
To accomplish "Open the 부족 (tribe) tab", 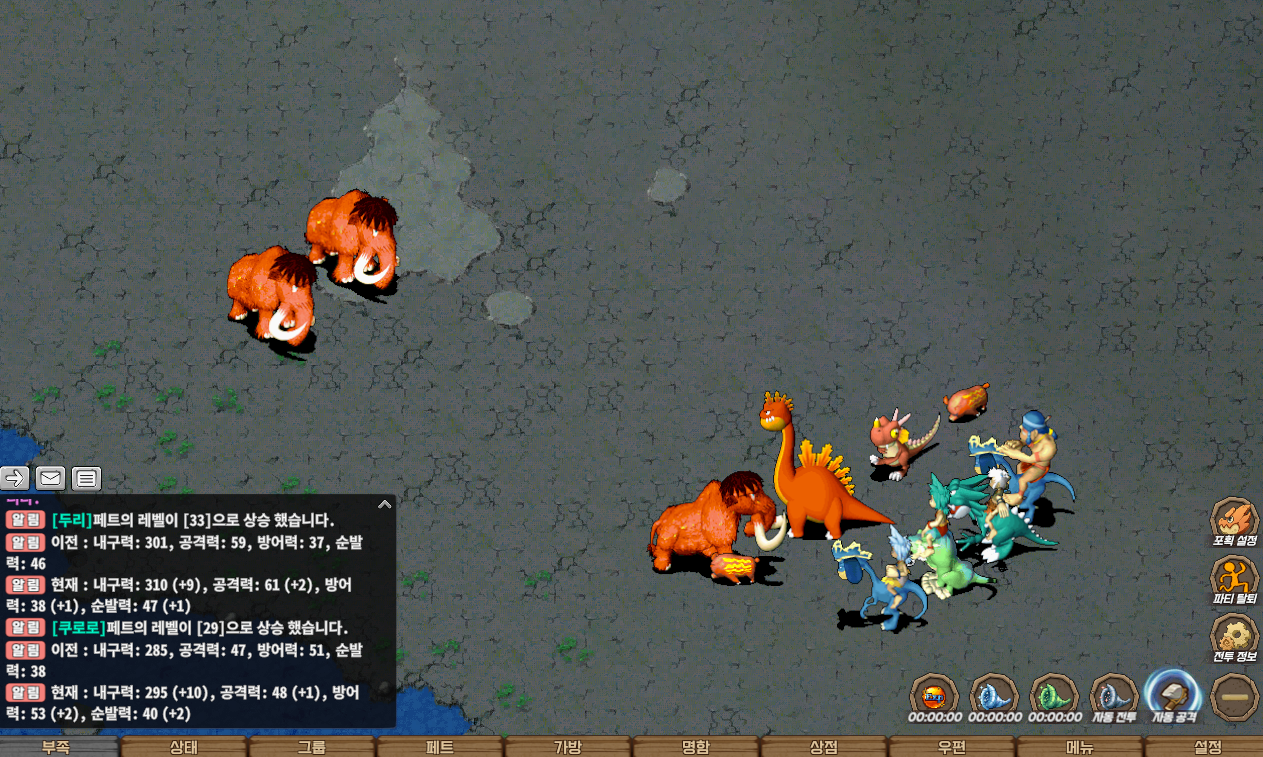I will tap(57, 747).
